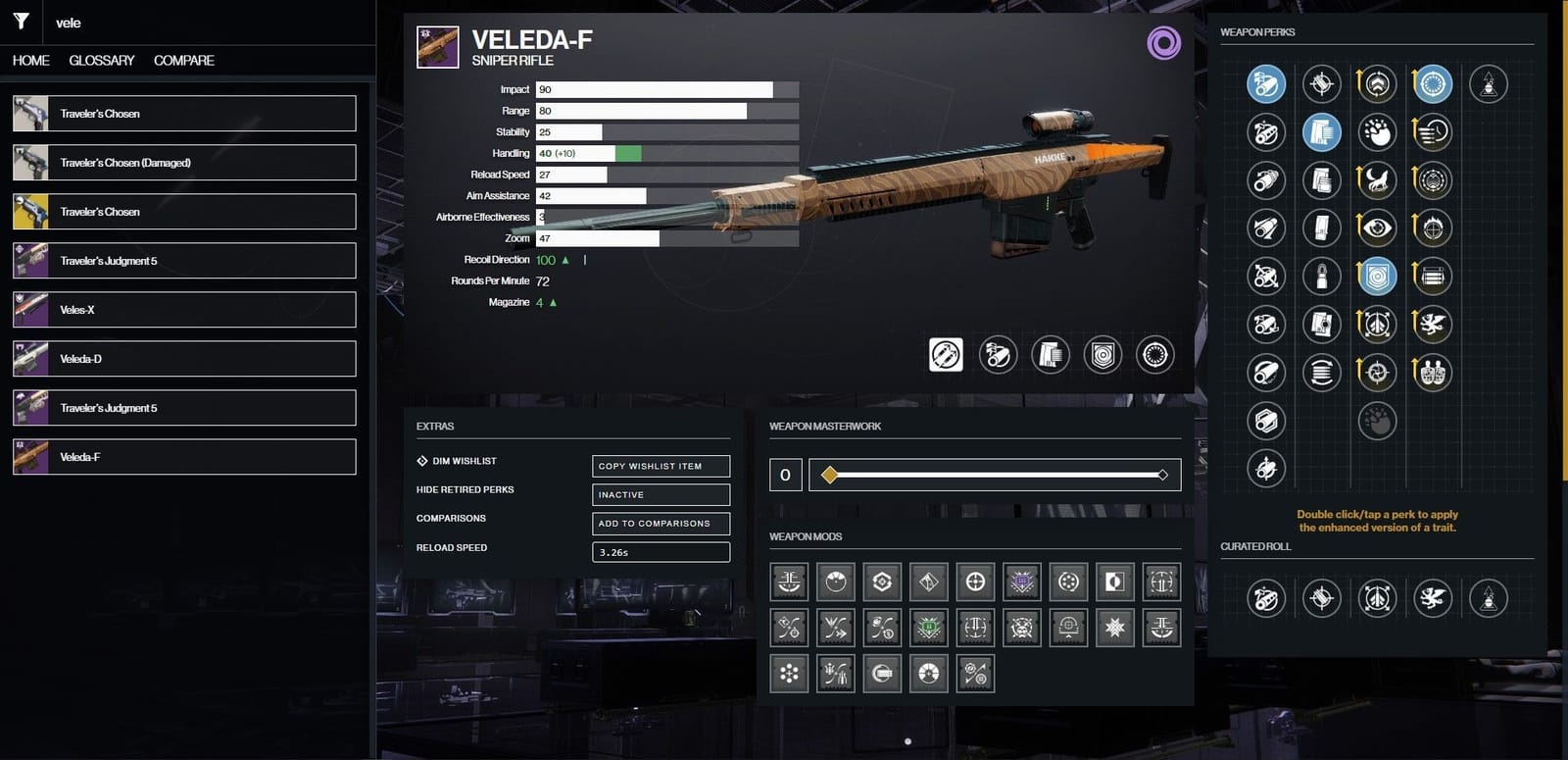Click the Add To Comparisons button
Screen dimensions: 1568x760
click(x=661, y=524)
